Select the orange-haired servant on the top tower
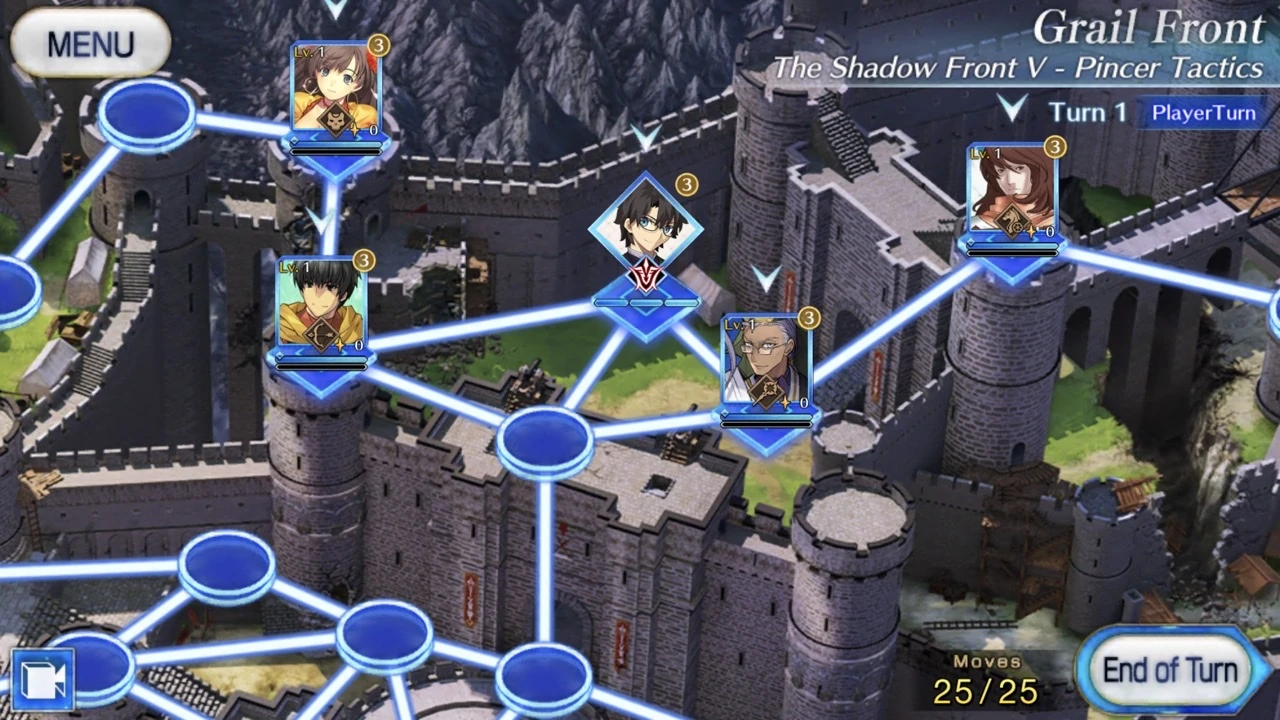Screen dimensions: 1280x720 [335, 90]
